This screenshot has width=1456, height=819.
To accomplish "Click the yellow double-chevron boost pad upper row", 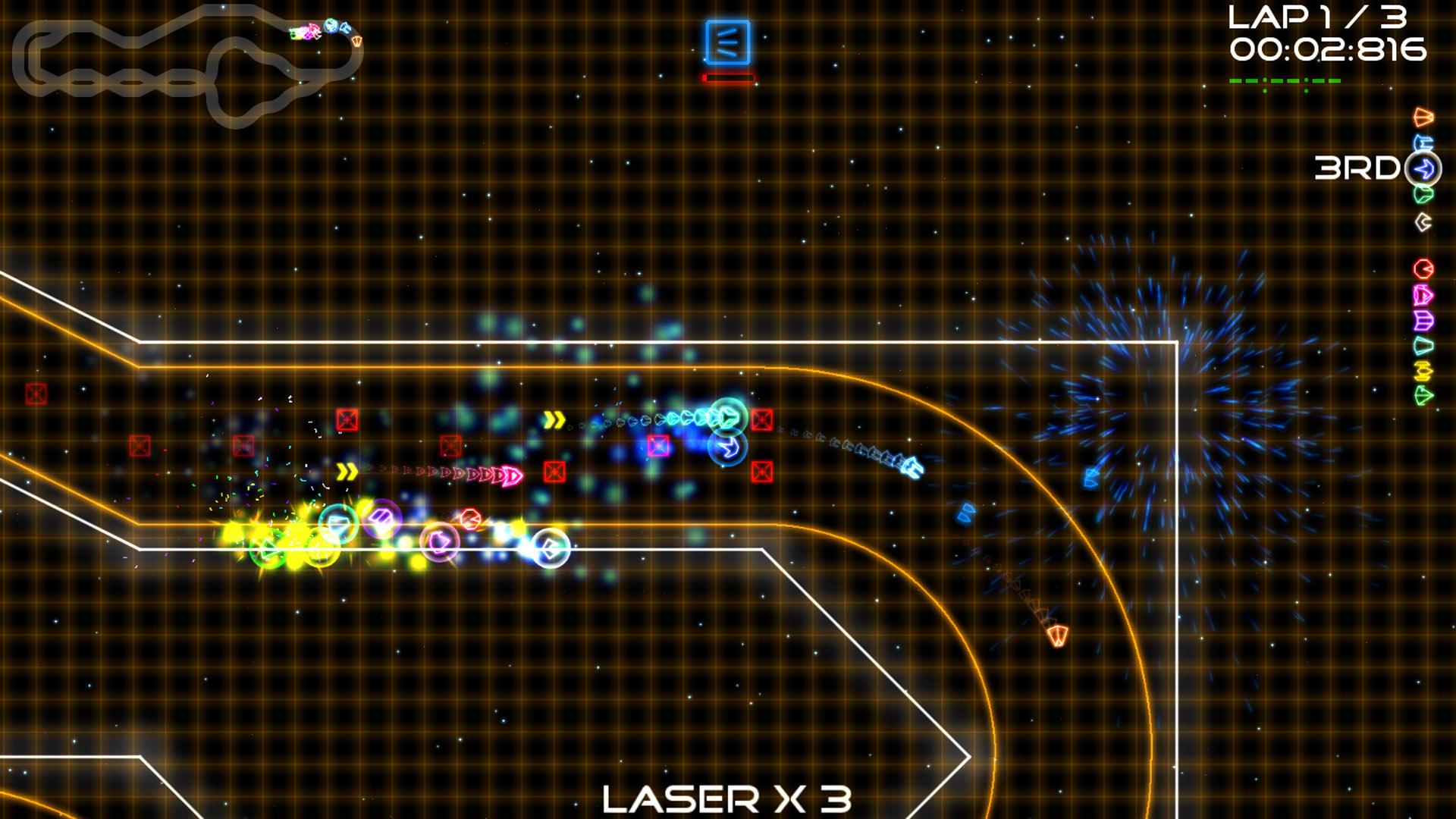I will click(553, 418).
